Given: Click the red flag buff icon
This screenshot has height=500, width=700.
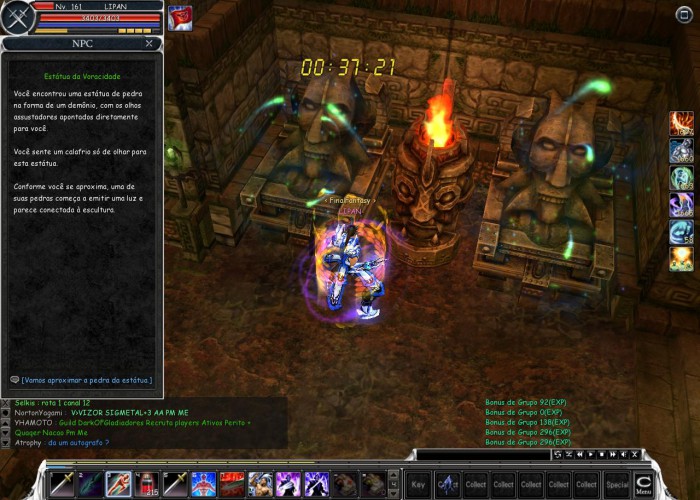Looking at the screenshot, I should pos(180,18).
